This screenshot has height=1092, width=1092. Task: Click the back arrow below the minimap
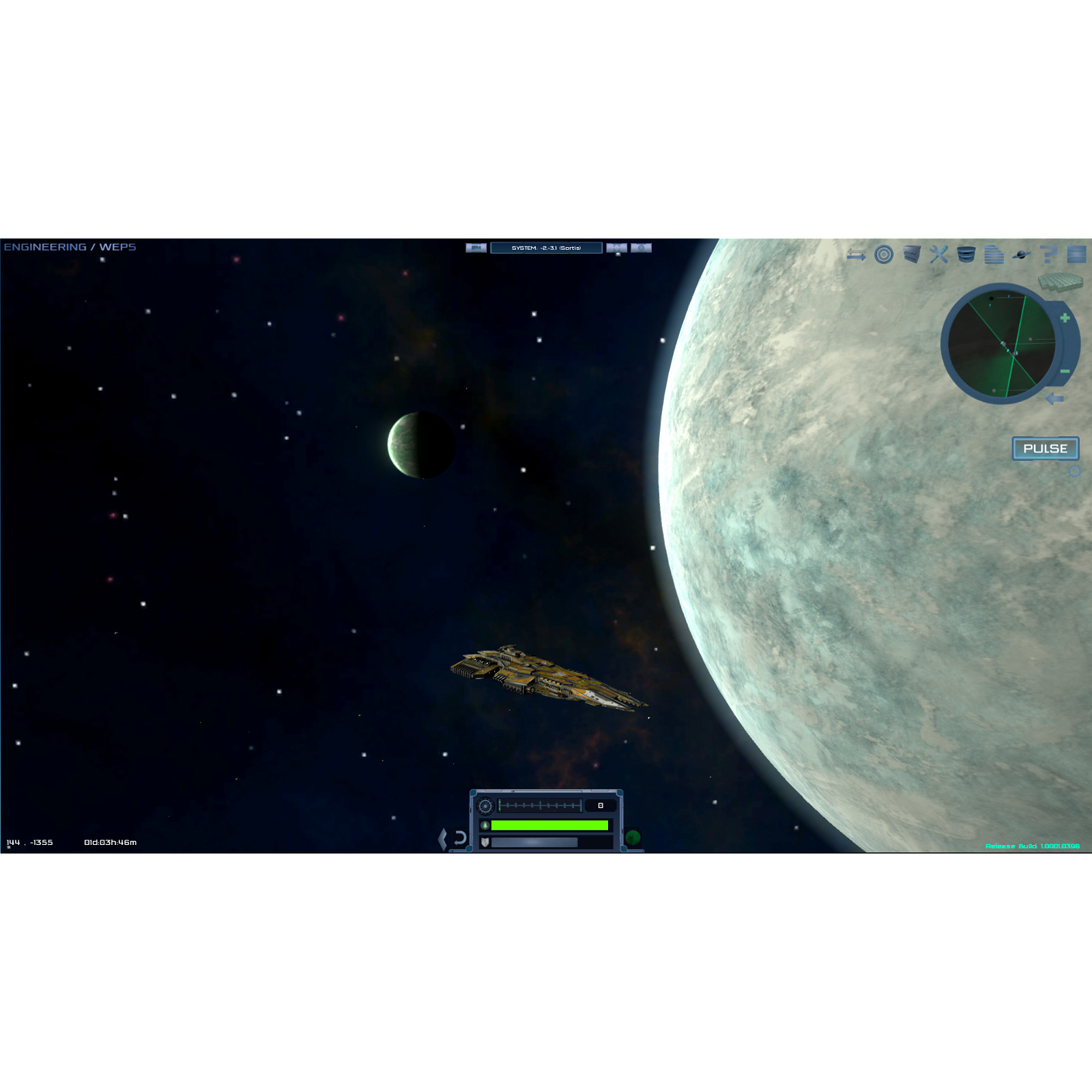1054,397
